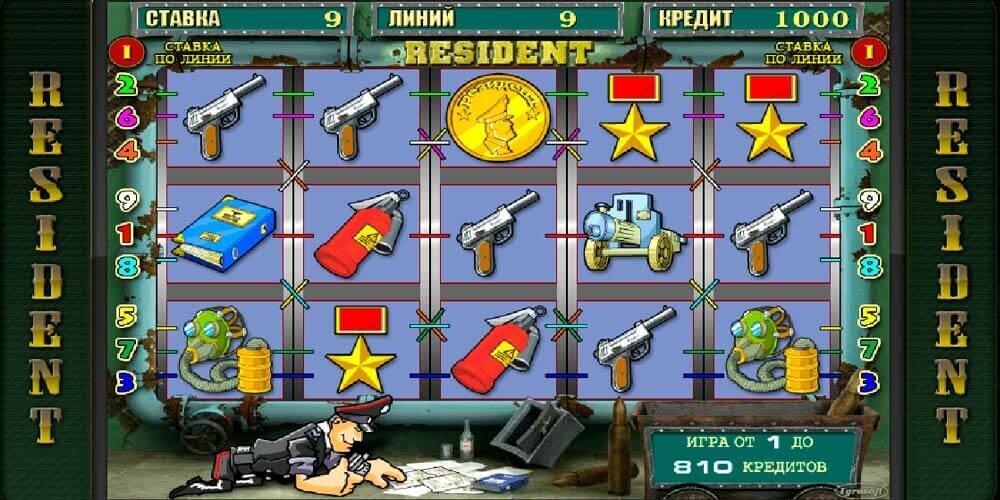Choose cyan line 8 marker right of reels
The image size is (1000, 500).
870,267
